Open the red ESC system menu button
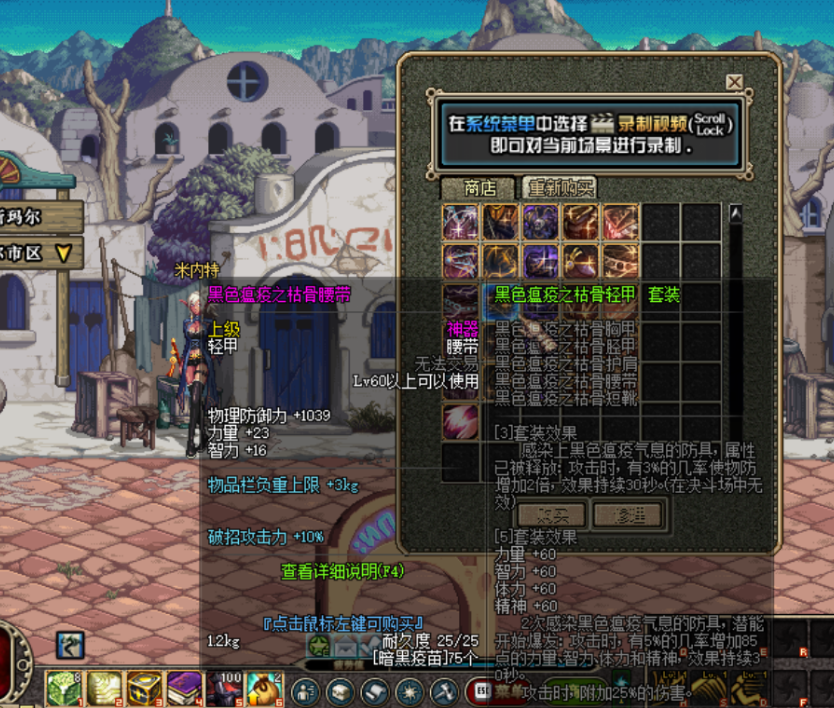This screenshot has height=708, width=834. pyautogui.click(x=481, y=690)
